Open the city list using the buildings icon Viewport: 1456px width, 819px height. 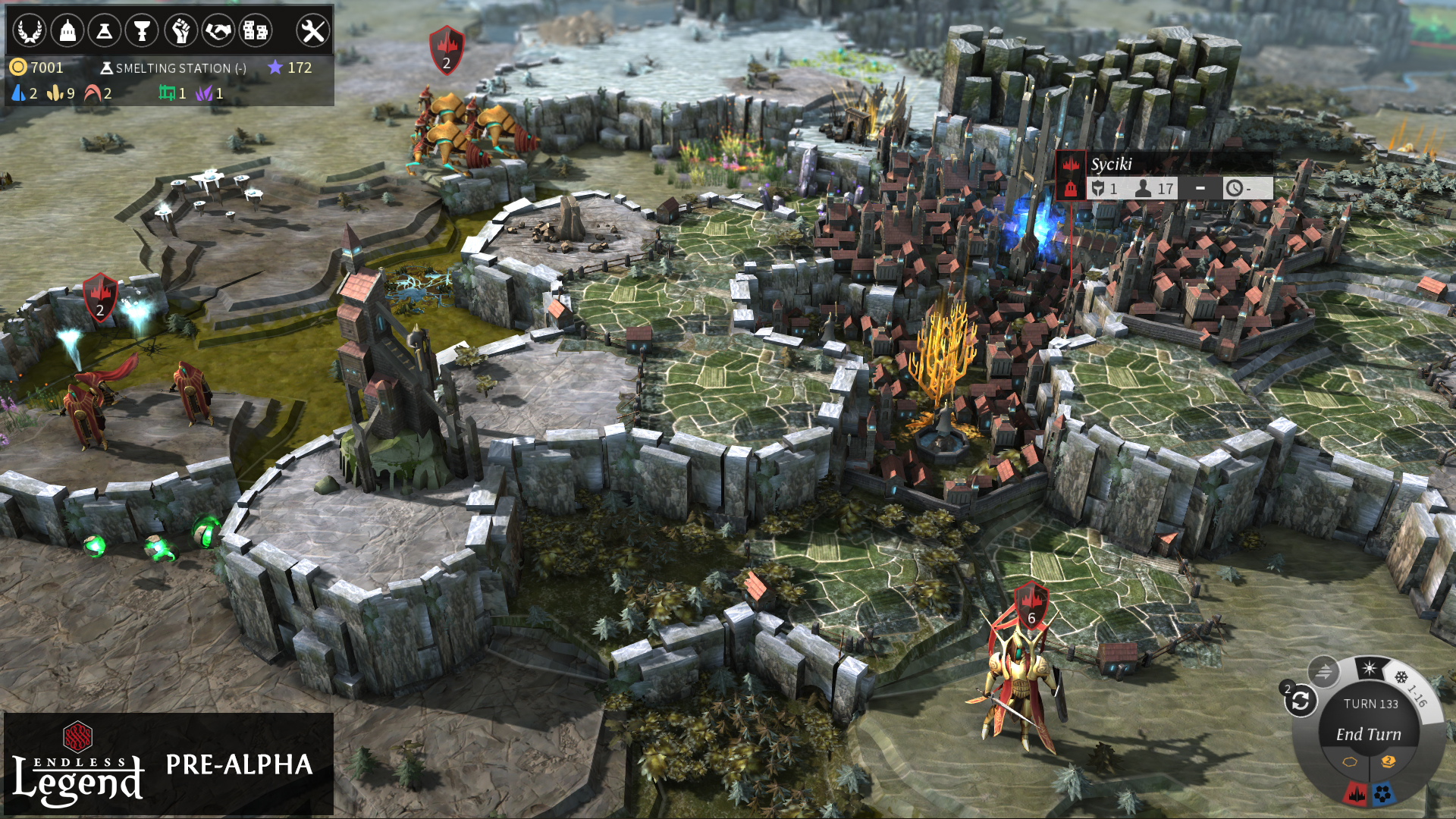coord(257,30)
